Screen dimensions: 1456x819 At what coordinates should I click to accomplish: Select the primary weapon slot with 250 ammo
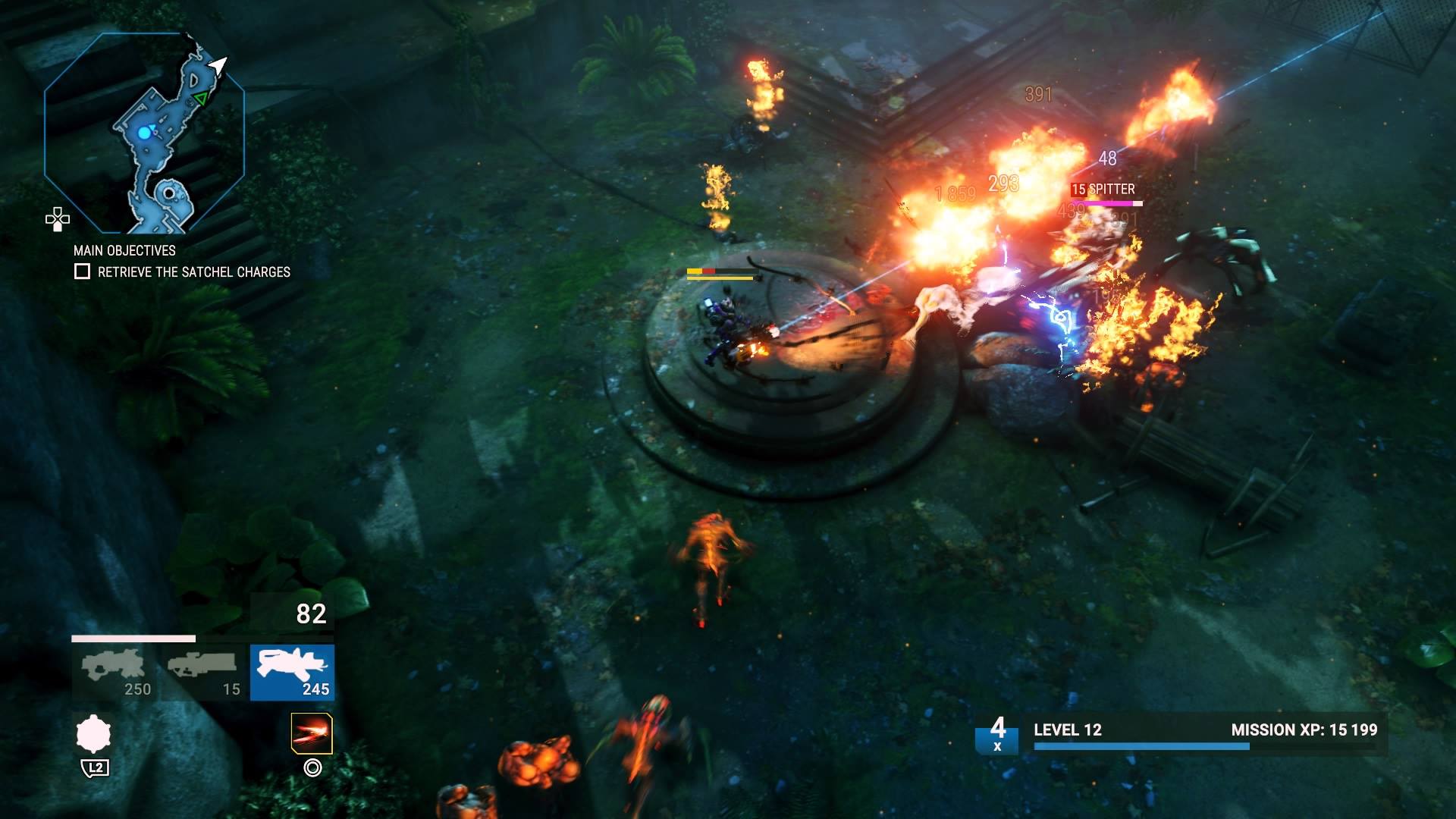pos(114,672)
